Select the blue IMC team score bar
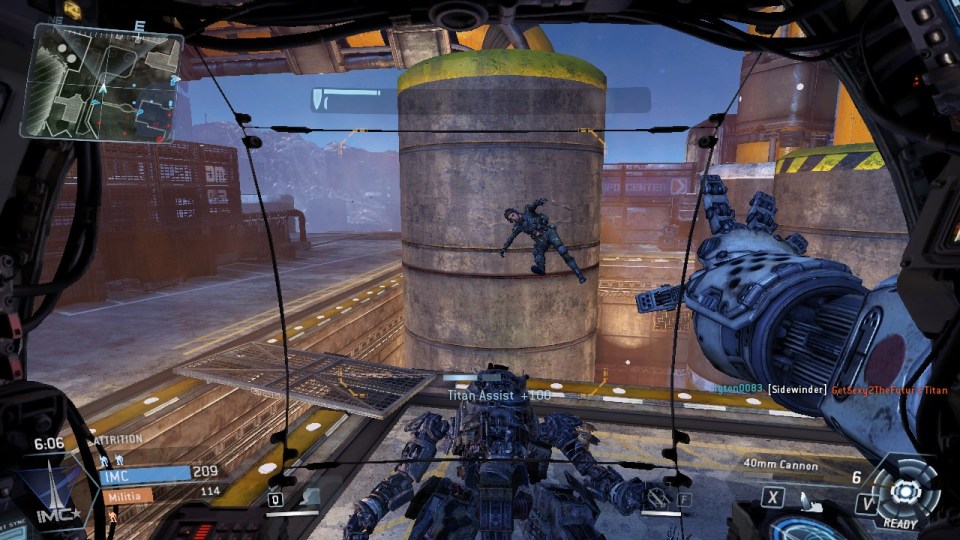 click(144, 475)
